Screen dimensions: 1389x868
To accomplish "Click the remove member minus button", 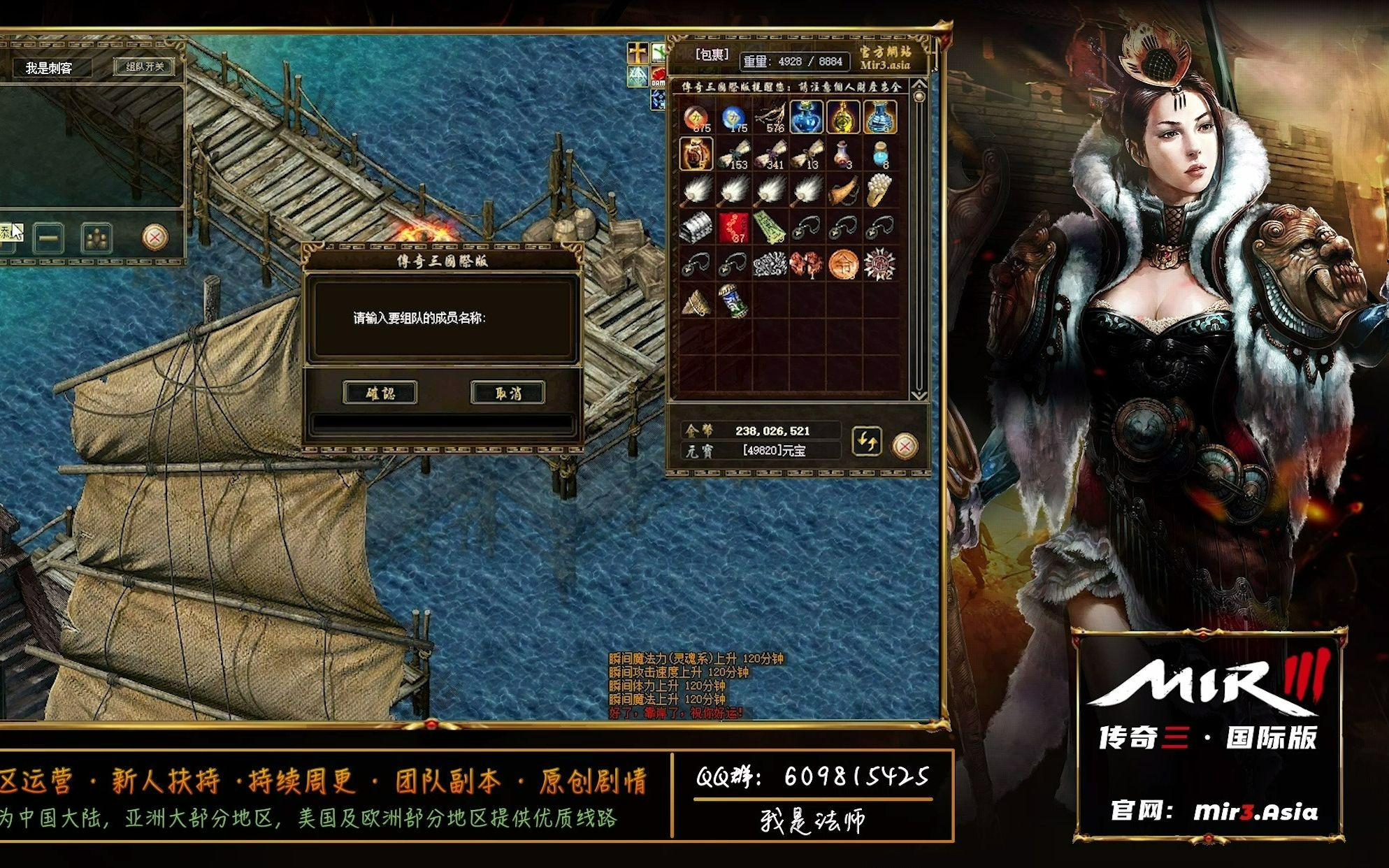I will (x=48, y=238).
